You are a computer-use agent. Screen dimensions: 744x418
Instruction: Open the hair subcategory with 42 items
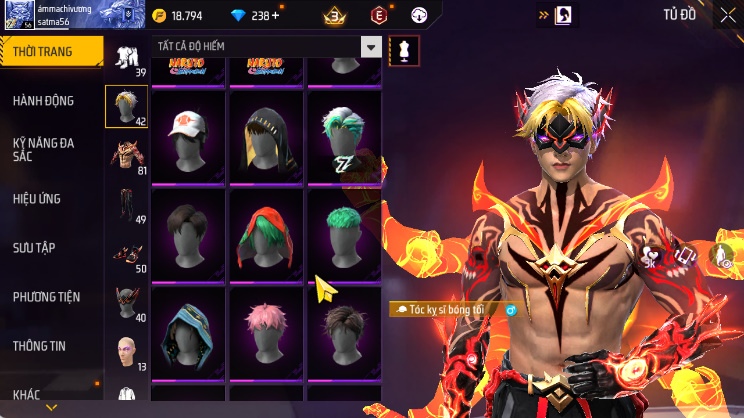coord(127,106)
